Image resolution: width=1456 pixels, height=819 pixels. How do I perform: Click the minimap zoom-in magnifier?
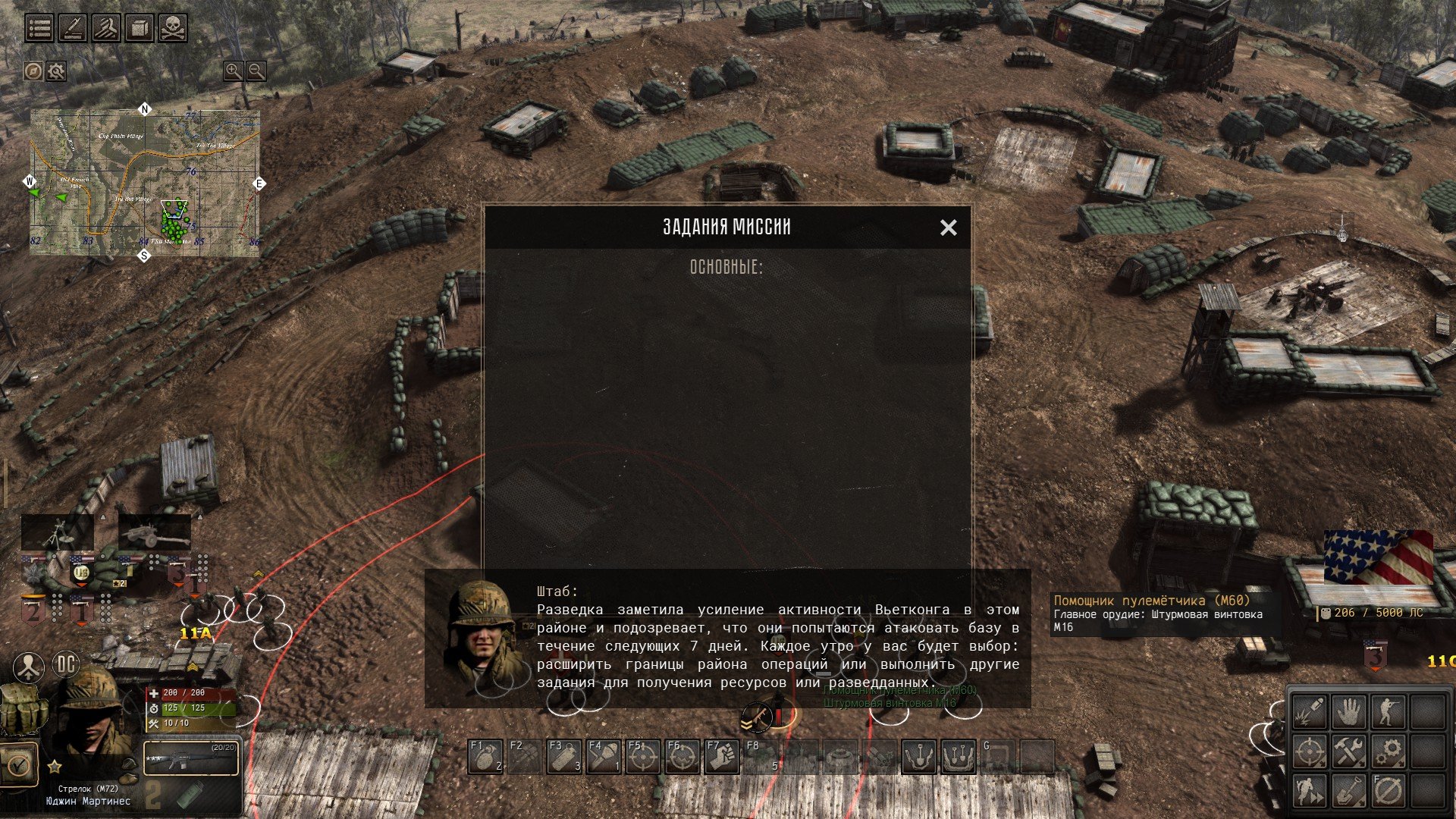pyautogui.click(x=233, y=71)
